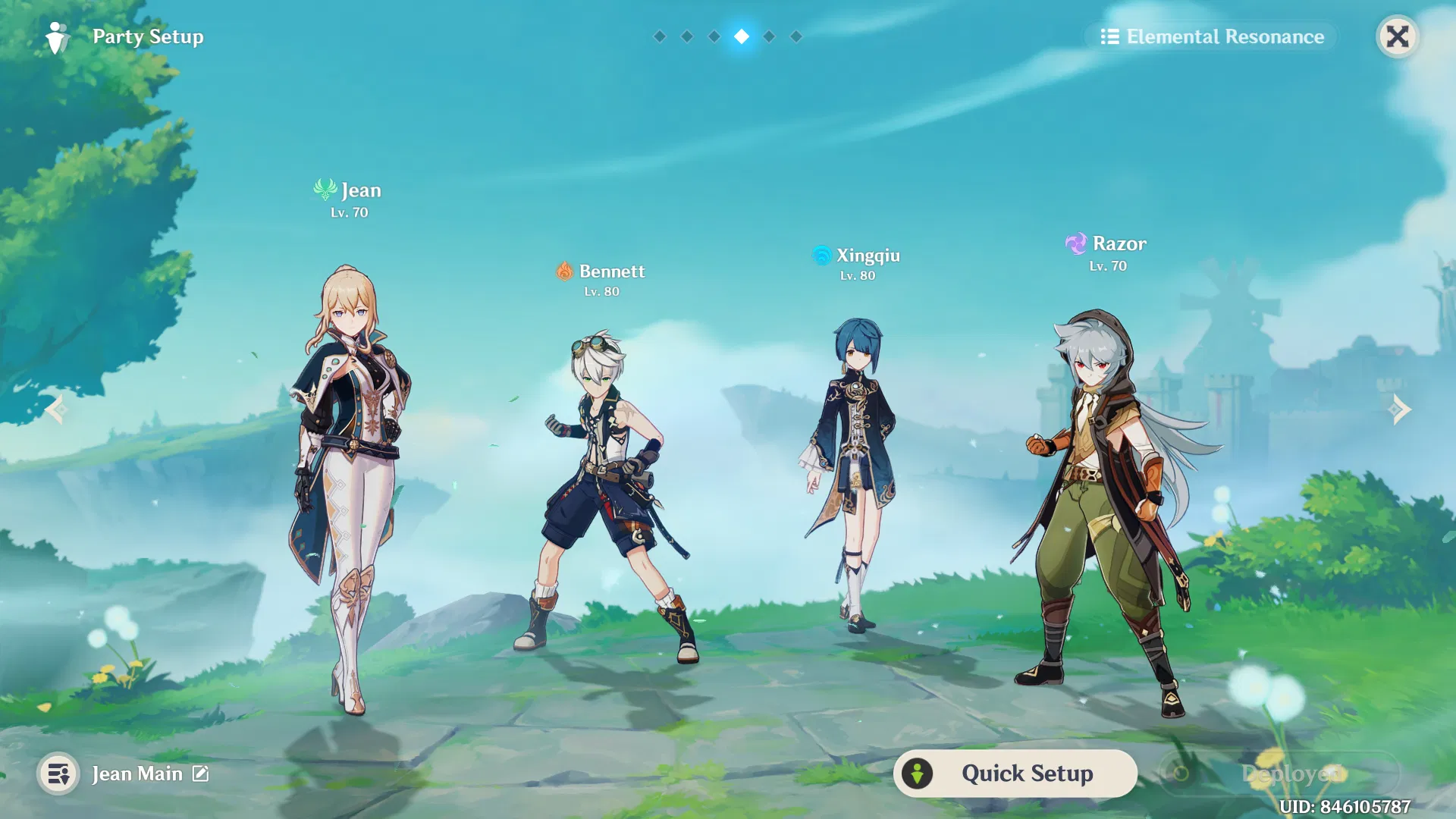Screen dimensions: 1456x819
Task: Close the Party Setup screen
Action: click(x=1397, y=36)
